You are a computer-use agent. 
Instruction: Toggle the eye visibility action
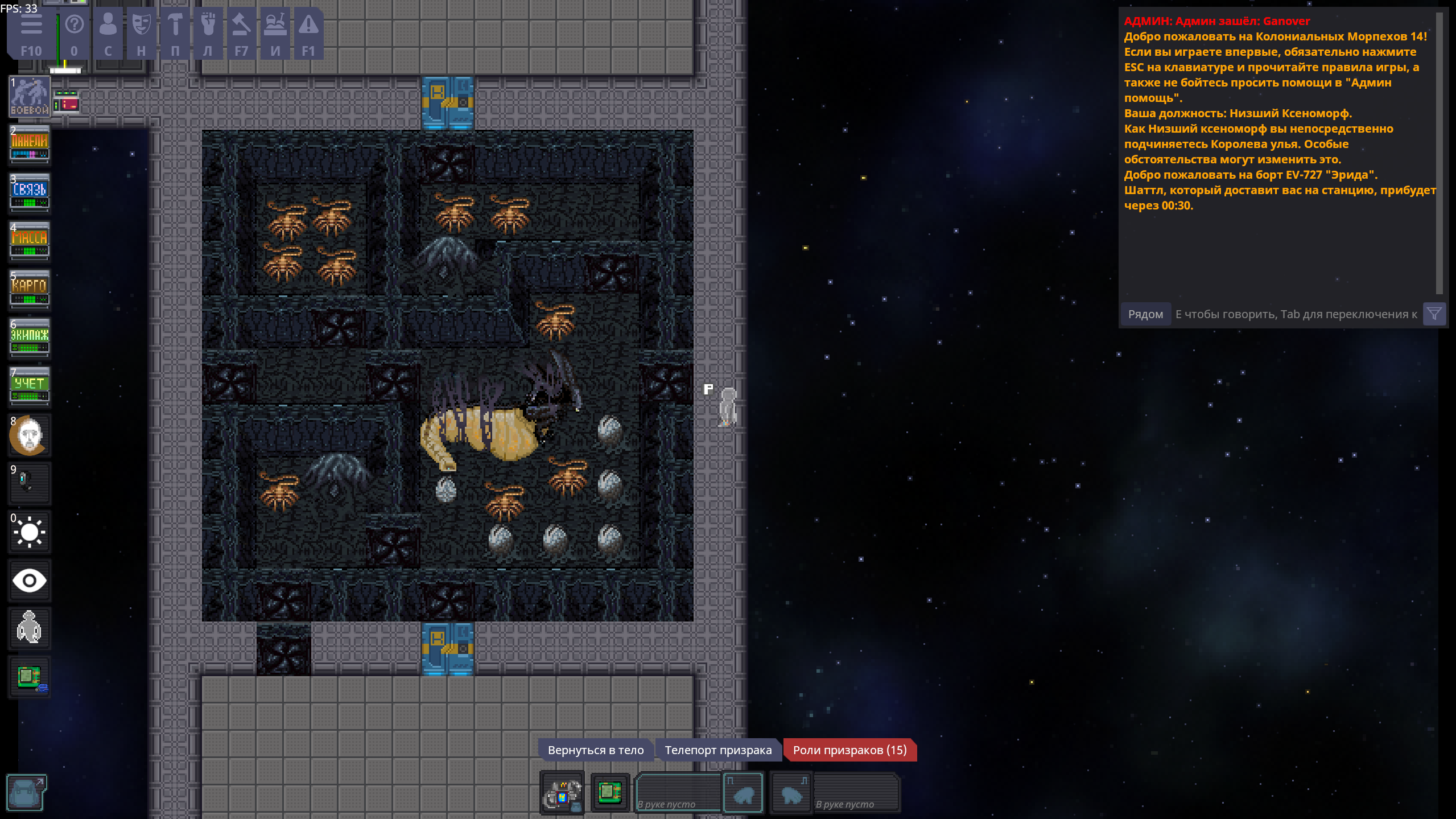30,581
